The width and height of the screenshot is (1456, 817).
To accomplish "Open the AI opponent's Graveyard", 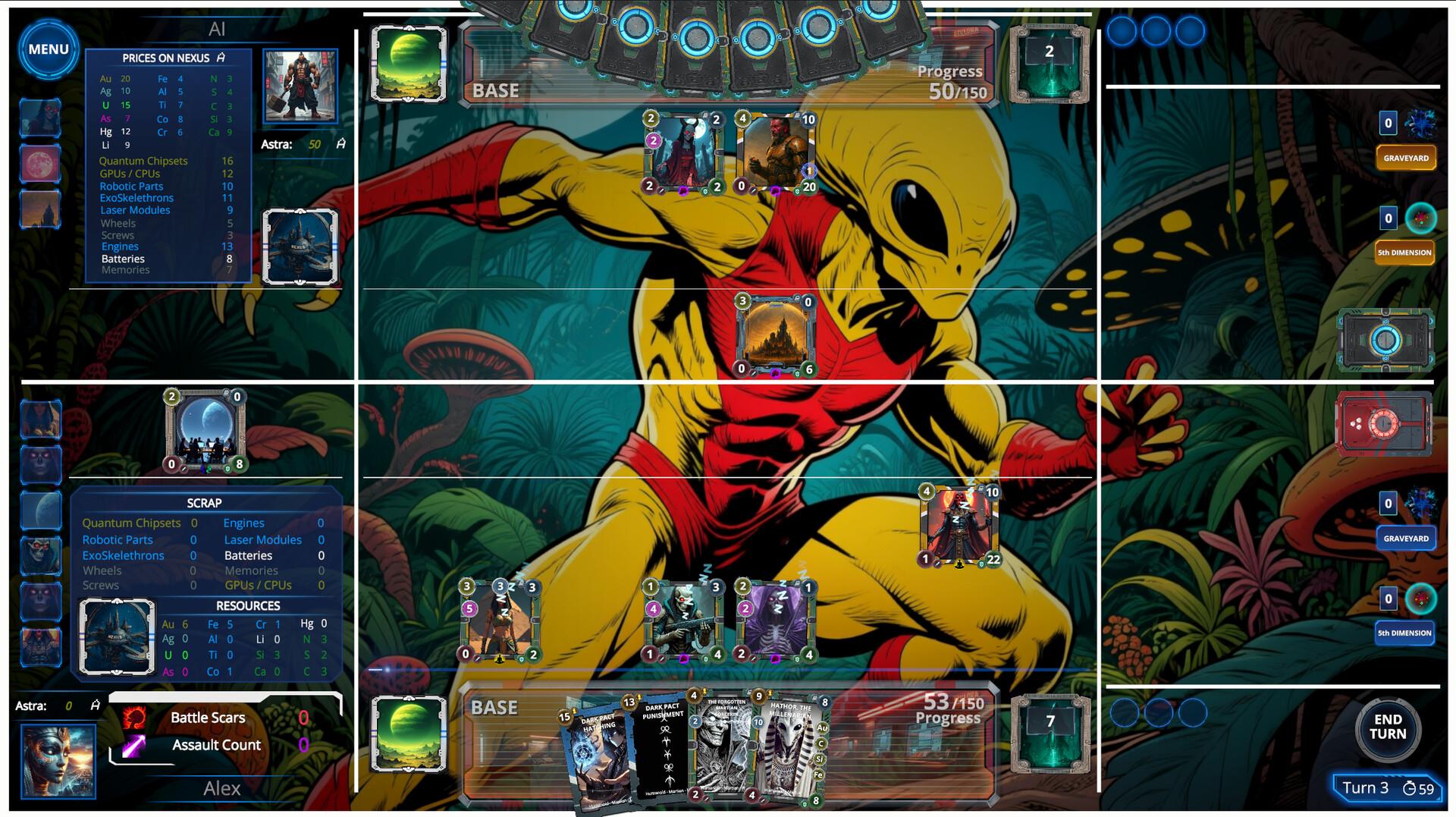I will coord(1405,158).
